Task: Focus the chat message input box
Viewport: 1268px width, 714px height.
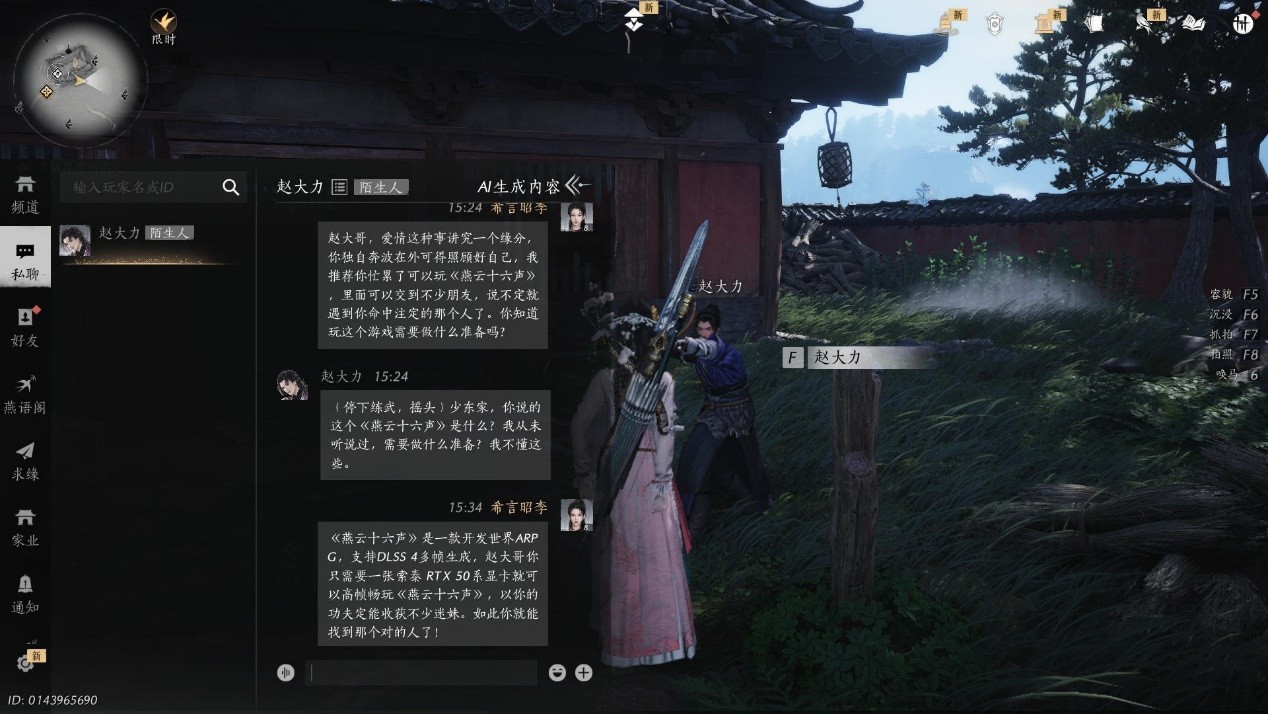Action: (x=420, y=673)
